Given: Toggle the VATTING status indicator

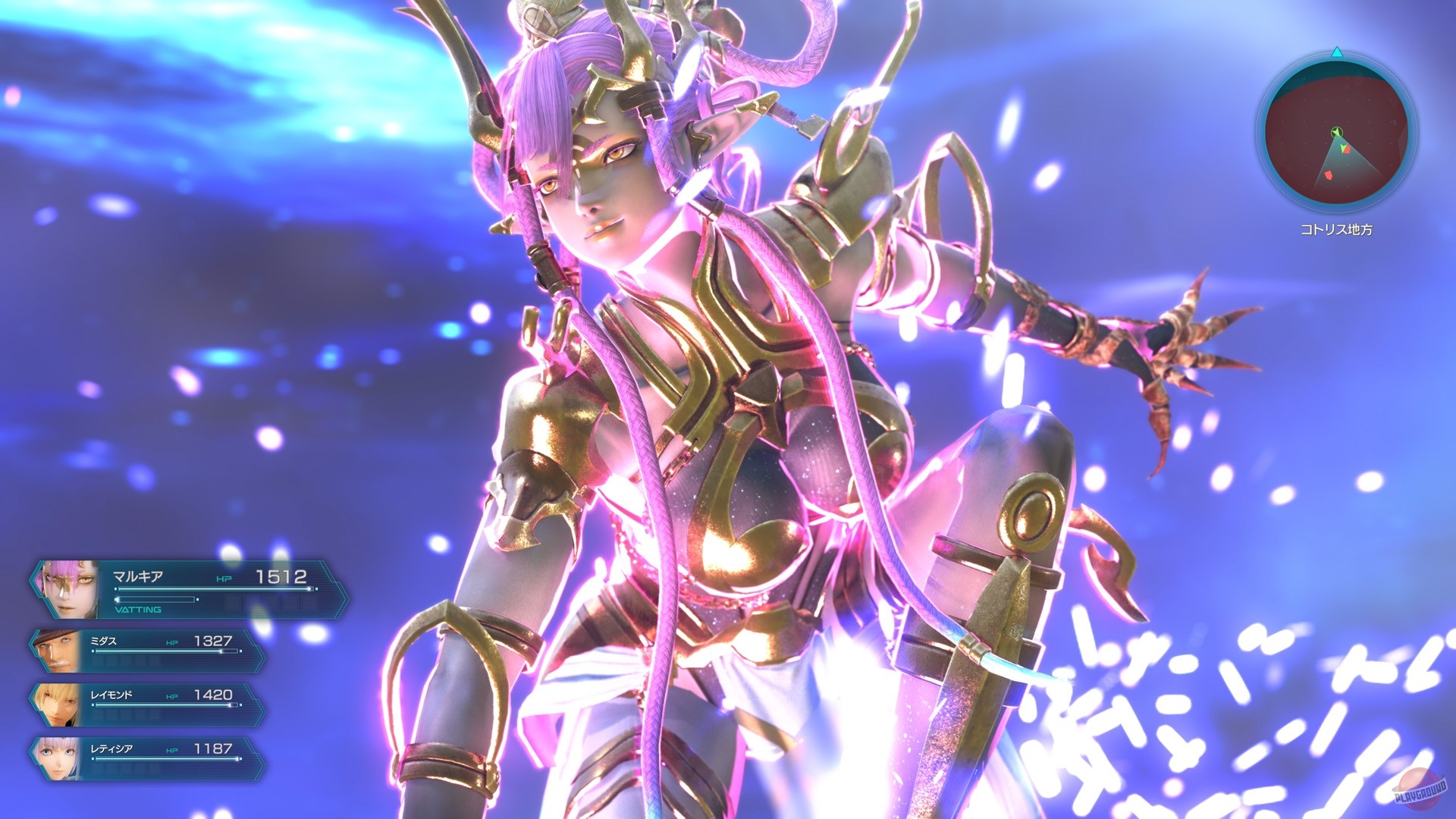Looking at the screenshot, I should pyautogui.click(x=138, y=609).
